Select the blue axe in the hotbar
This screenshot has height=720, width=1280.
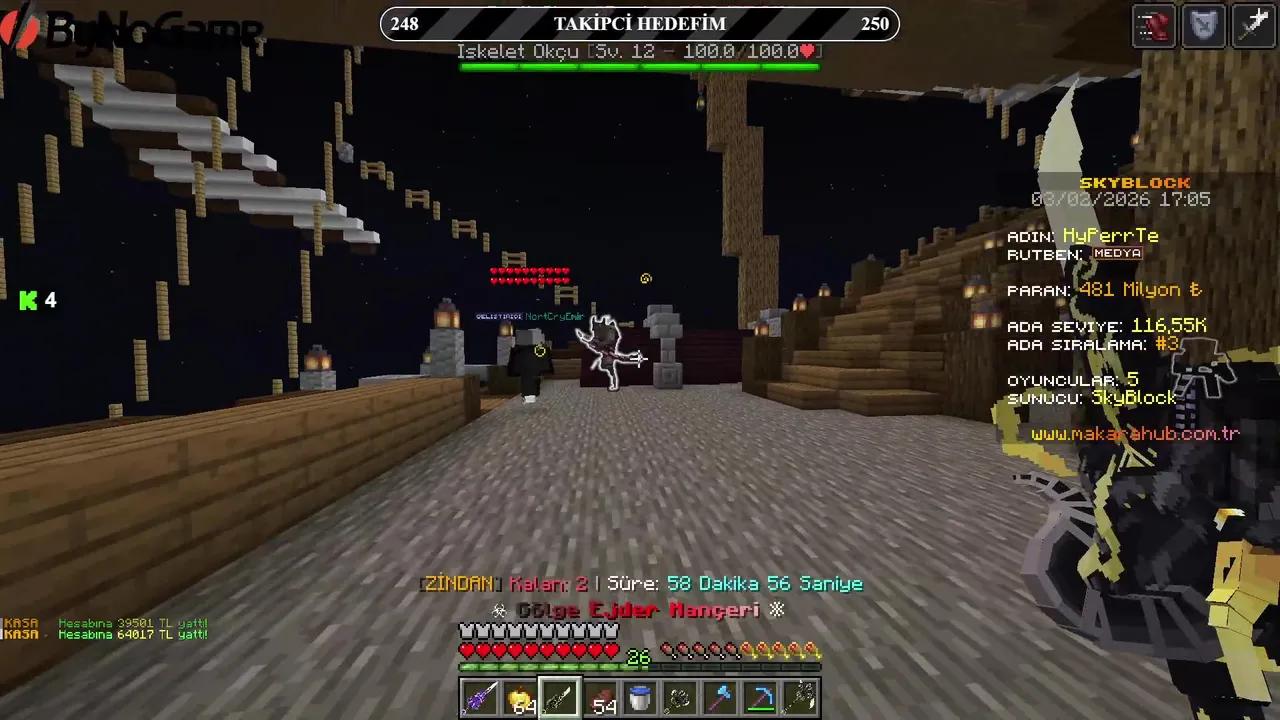[x=719, y=698]
